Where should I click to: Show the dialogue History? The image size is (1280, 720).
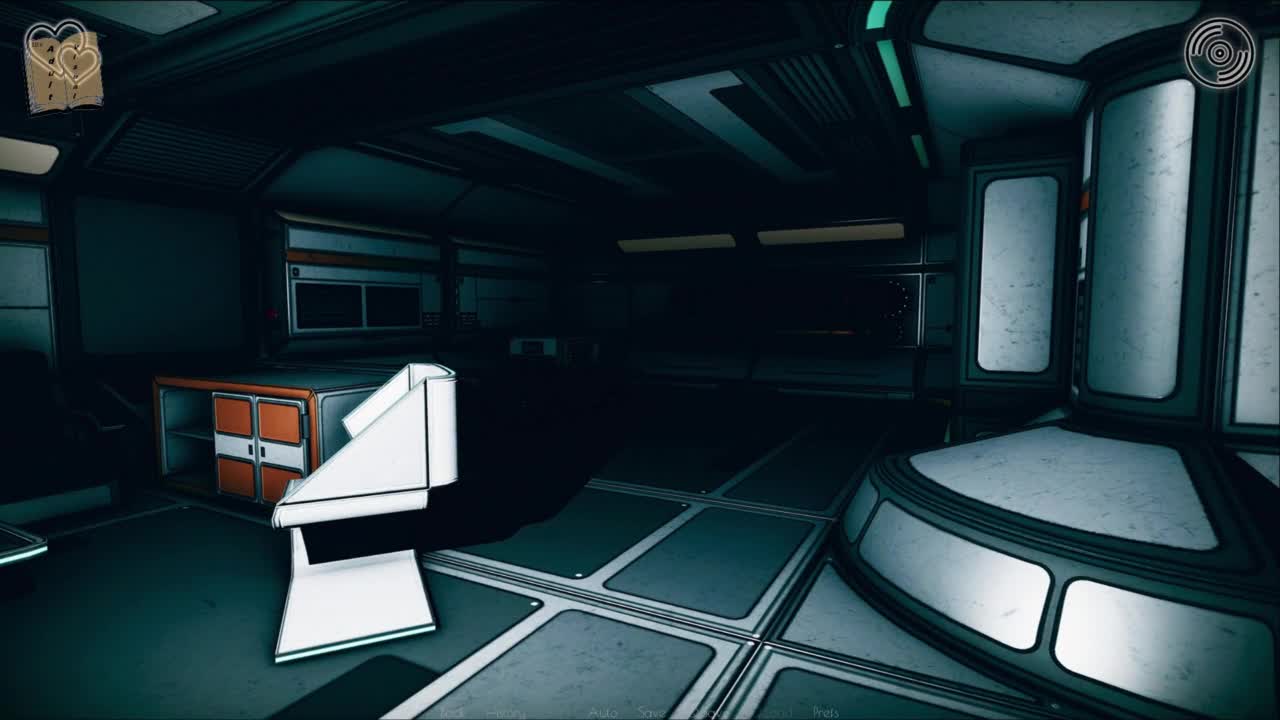pos(505,712)
